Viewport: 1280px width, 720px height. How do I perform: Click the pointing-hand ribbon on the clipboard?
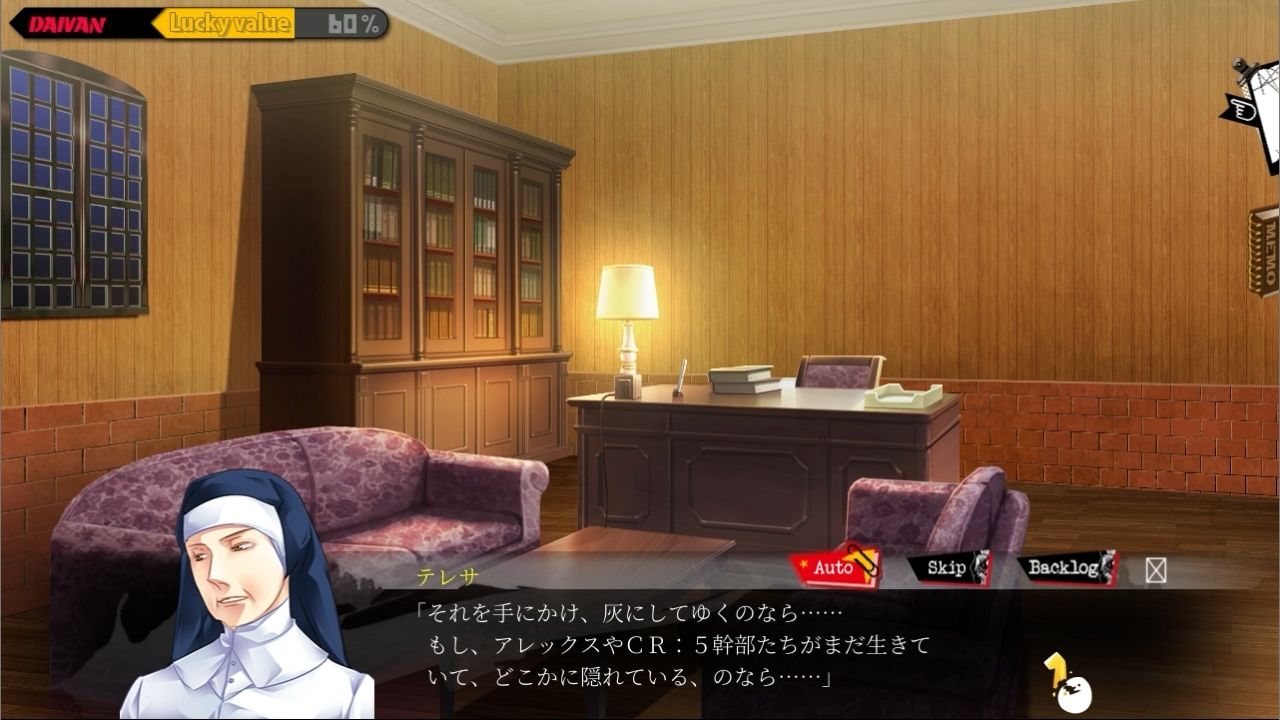coord(1243,110)
